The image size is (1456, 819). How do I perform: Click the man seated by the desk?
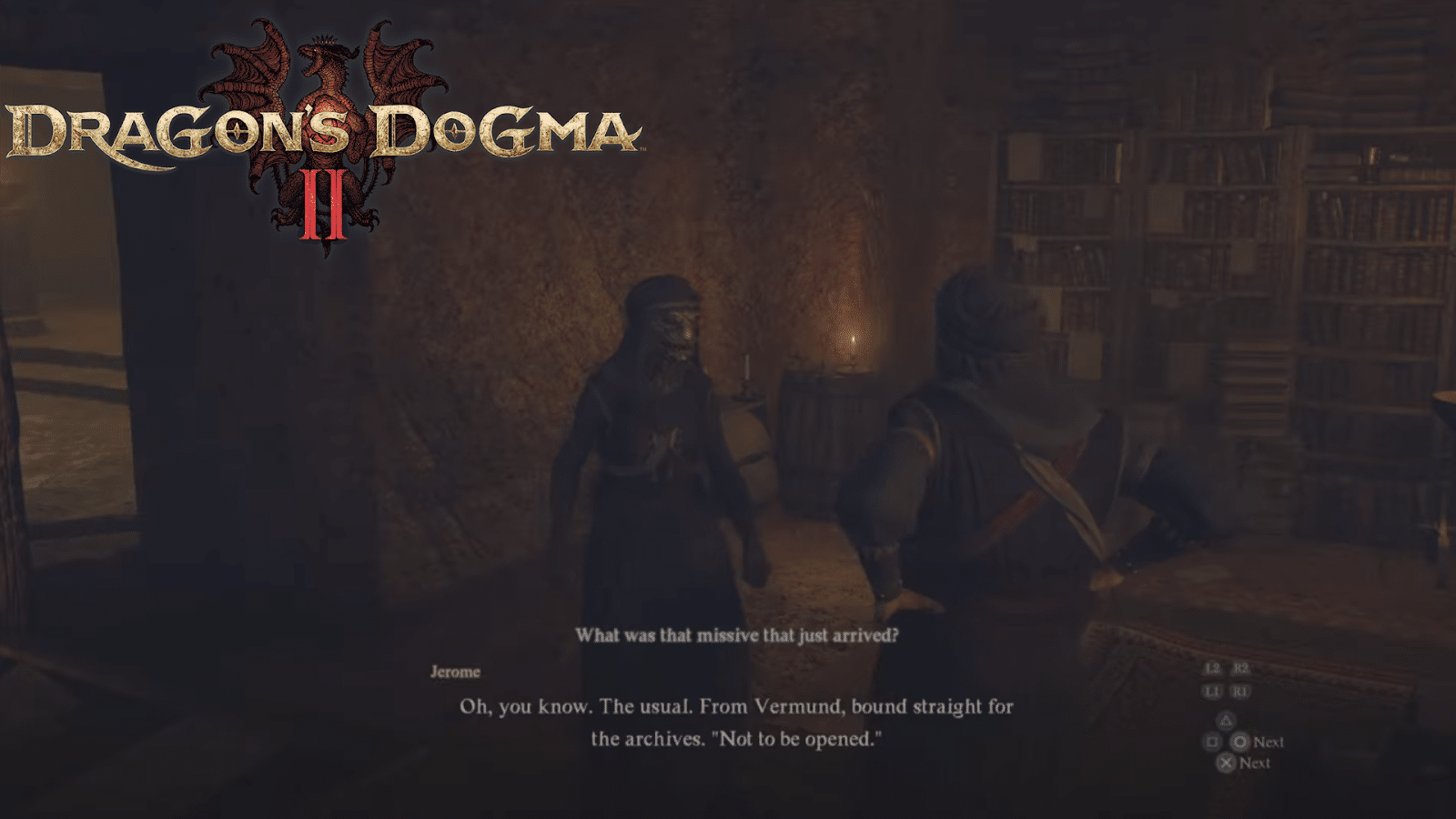point(983,437)
